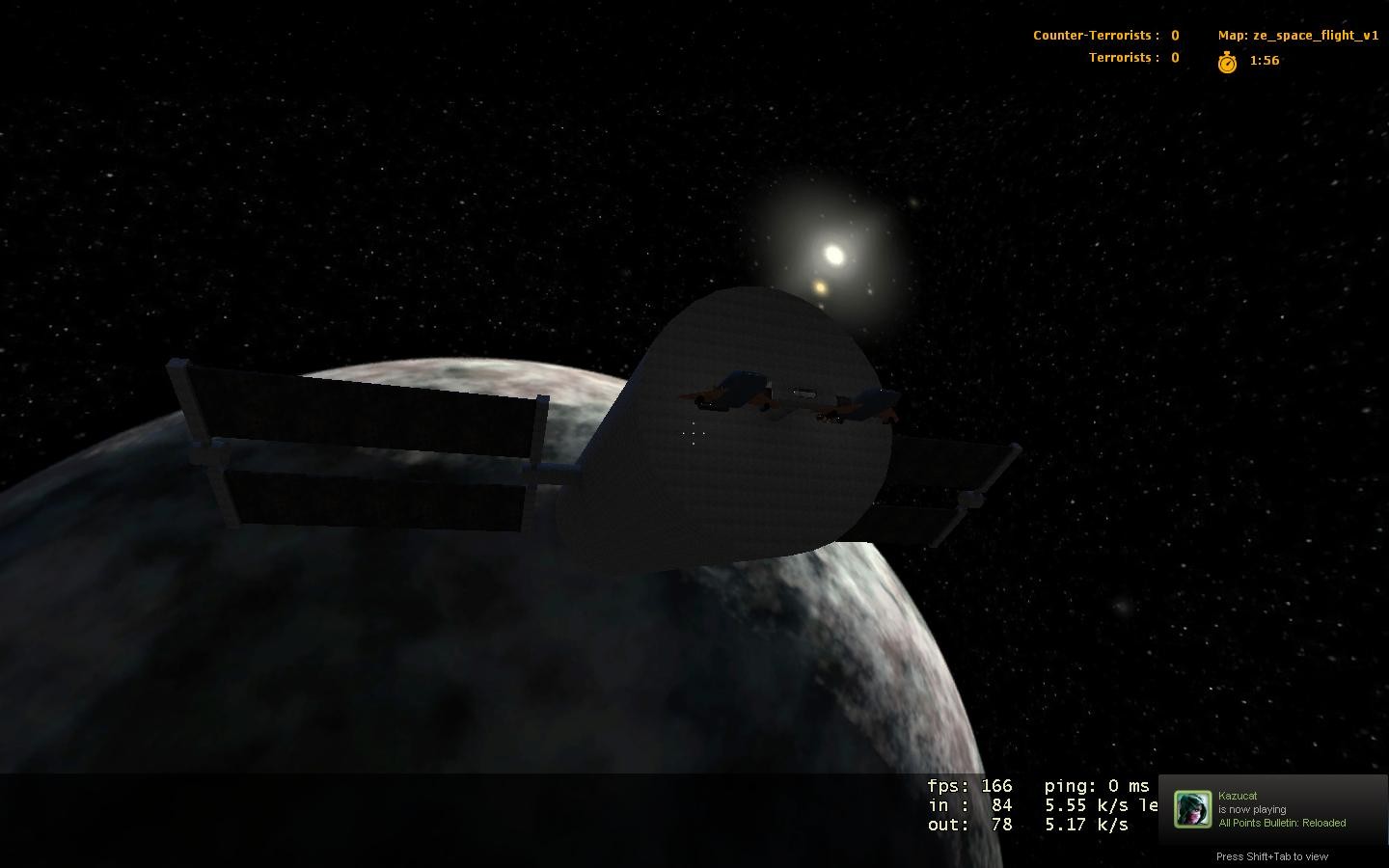1389x868 pixels.
Task: Click the Press Shift+Tab to view prompt
Action: tap(1271, 856)
